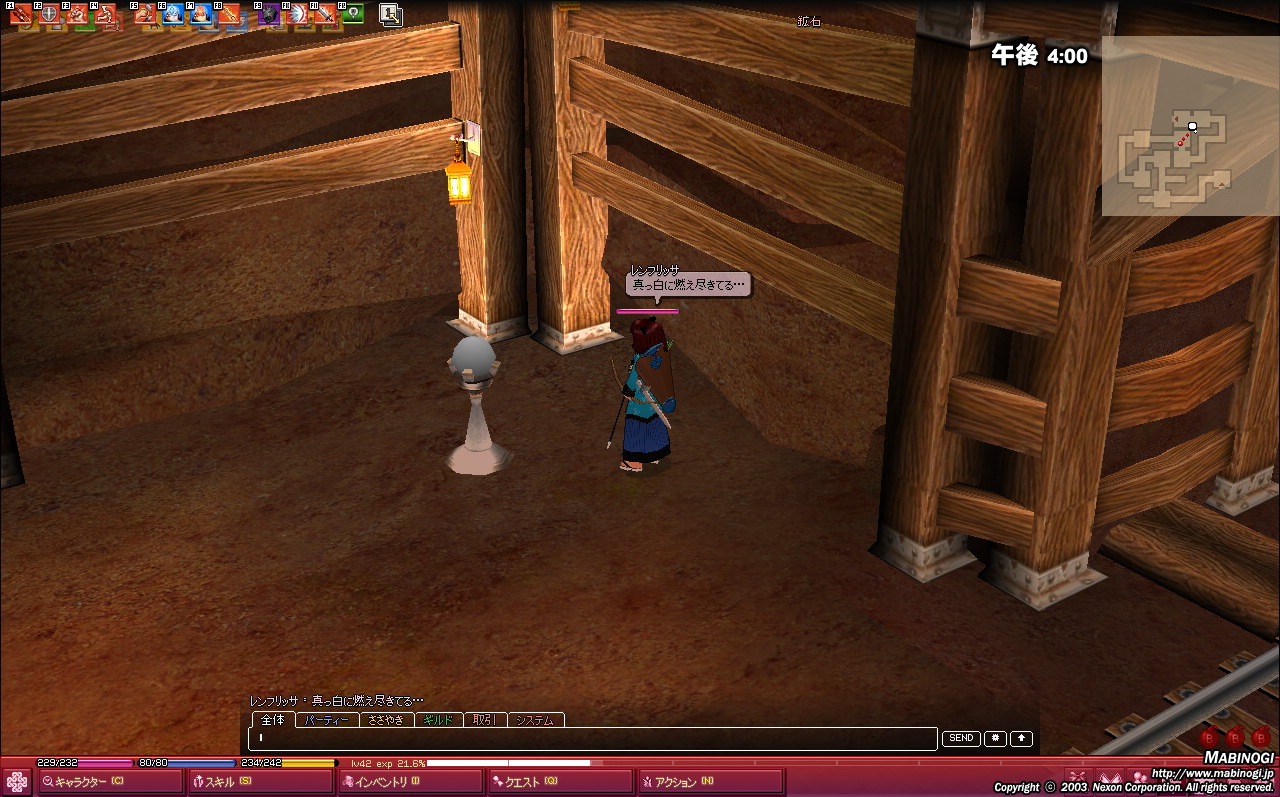1280x797 pixels.
Task: Switch to the パーティー chat tab
Action: click(x=327, y=720)
